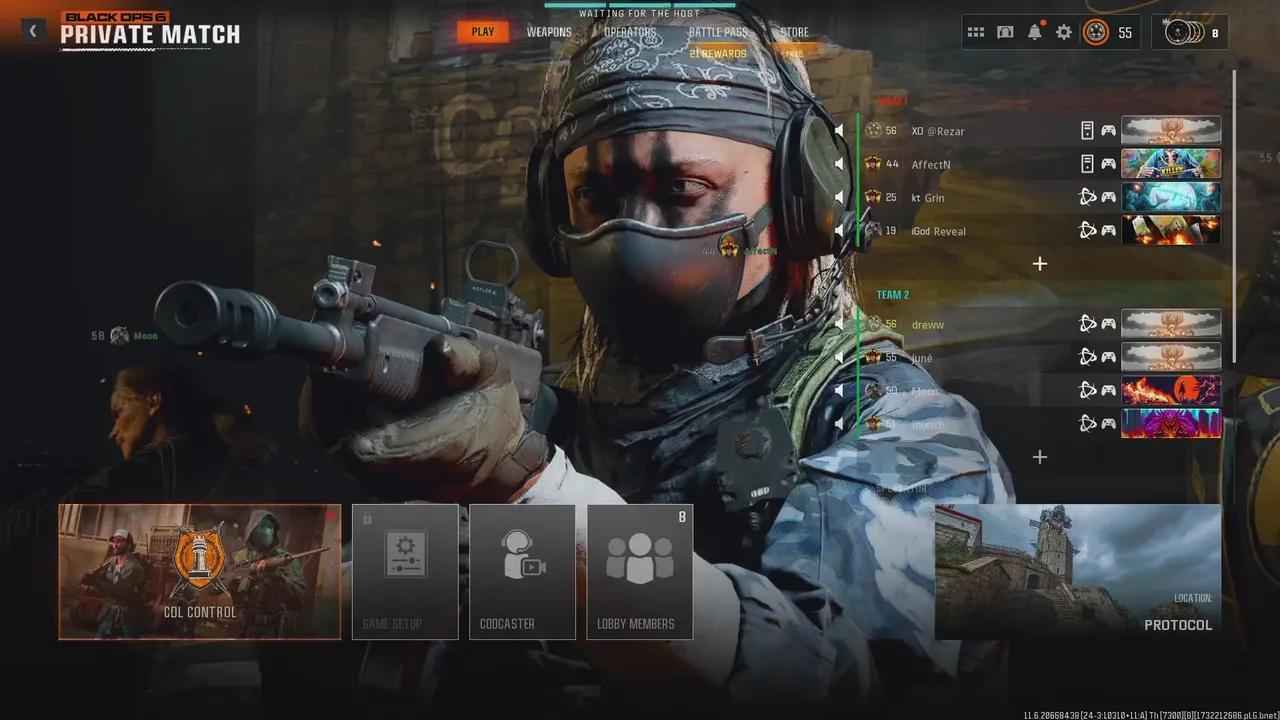Mute player XO @Rezar
1280x720 pixels.
tap(838, 129)
